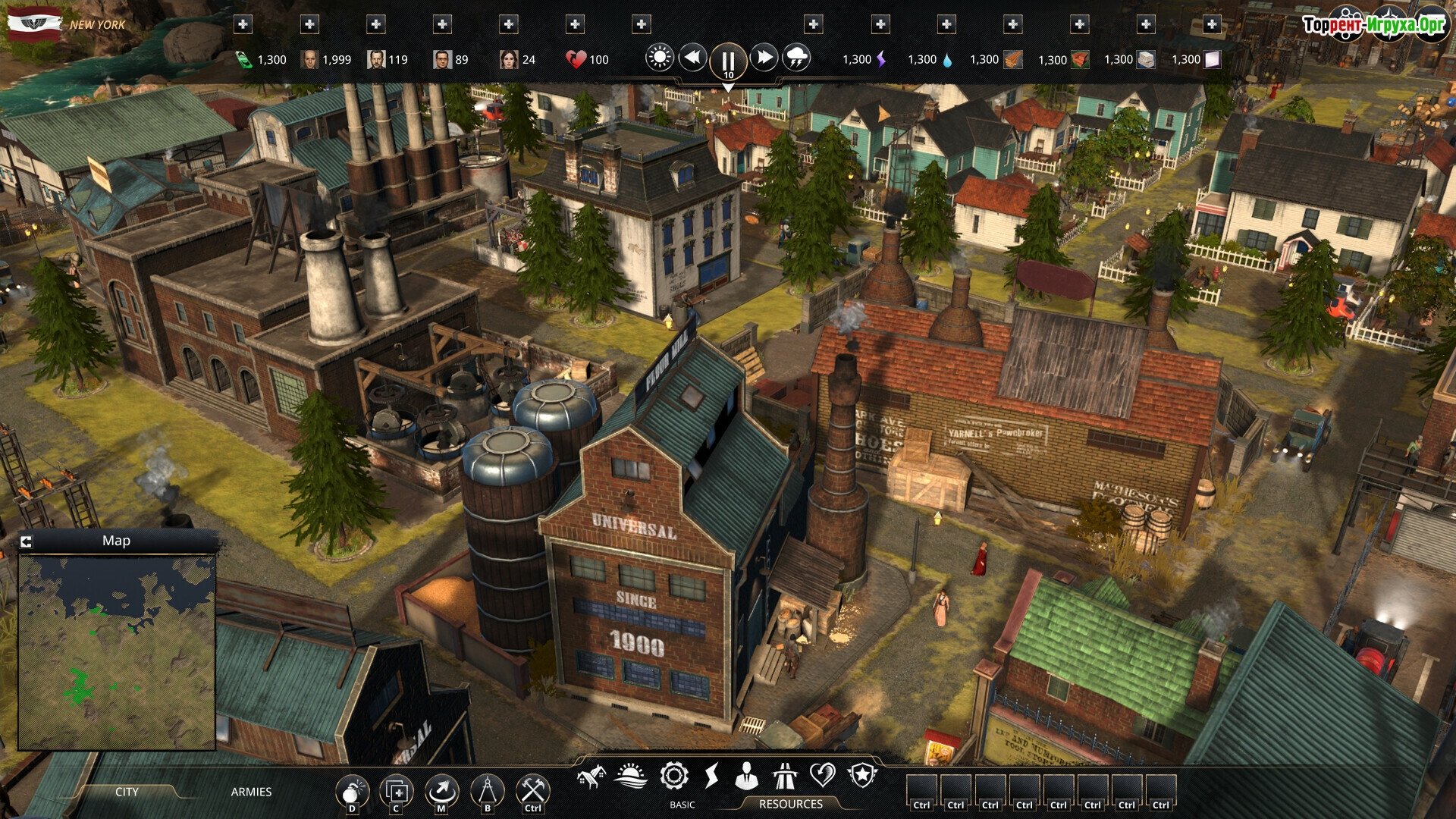This screenshot has height=819, width=1456.
Task: Switch to the Armies tab
Action: [251, 792]
